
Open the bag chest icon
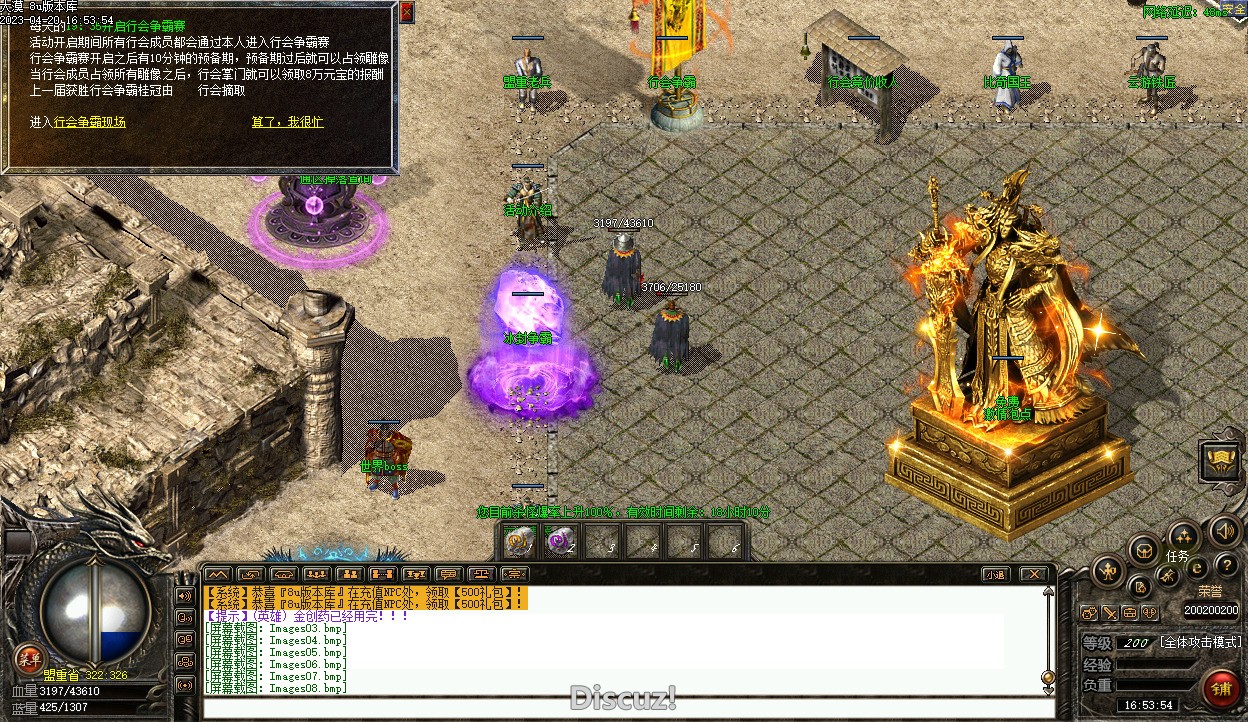pos(1144,550)
